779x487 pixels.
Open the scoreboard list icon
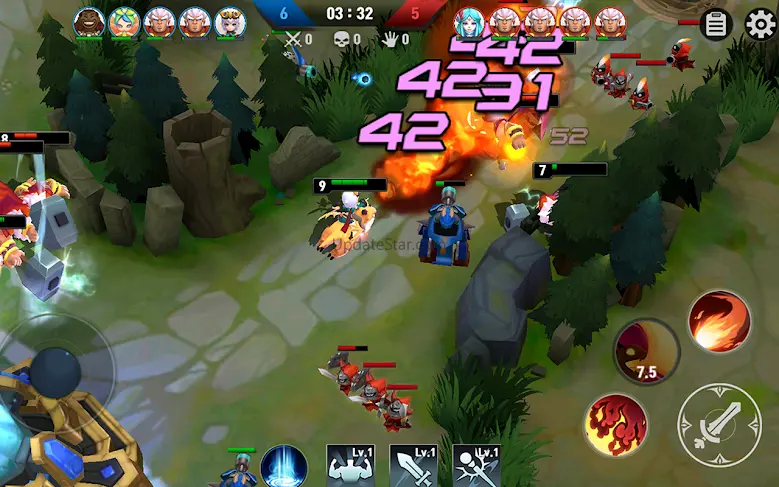coord(716,24)
